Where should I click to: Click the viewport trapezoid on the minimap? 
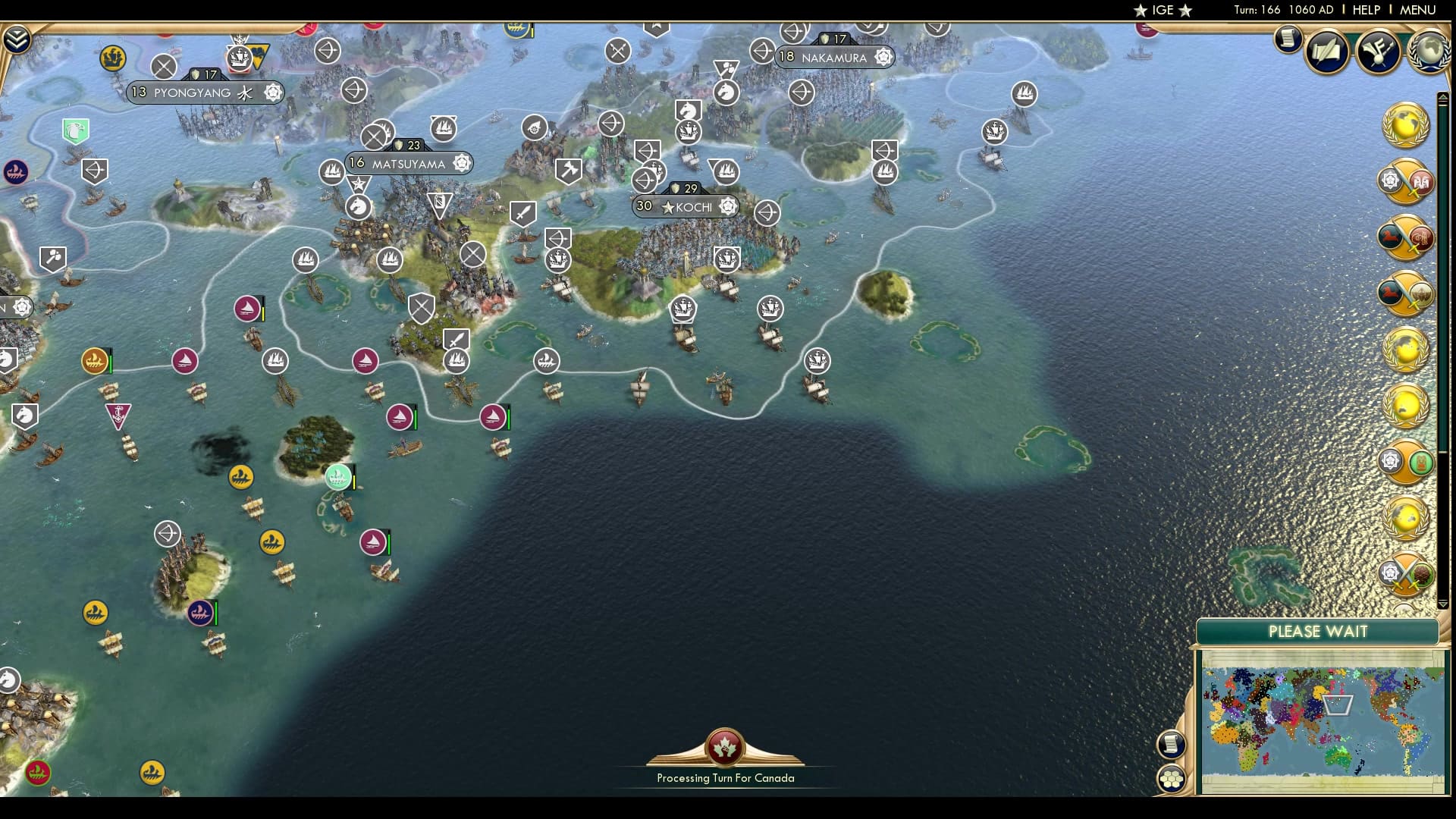point(1338,705)
